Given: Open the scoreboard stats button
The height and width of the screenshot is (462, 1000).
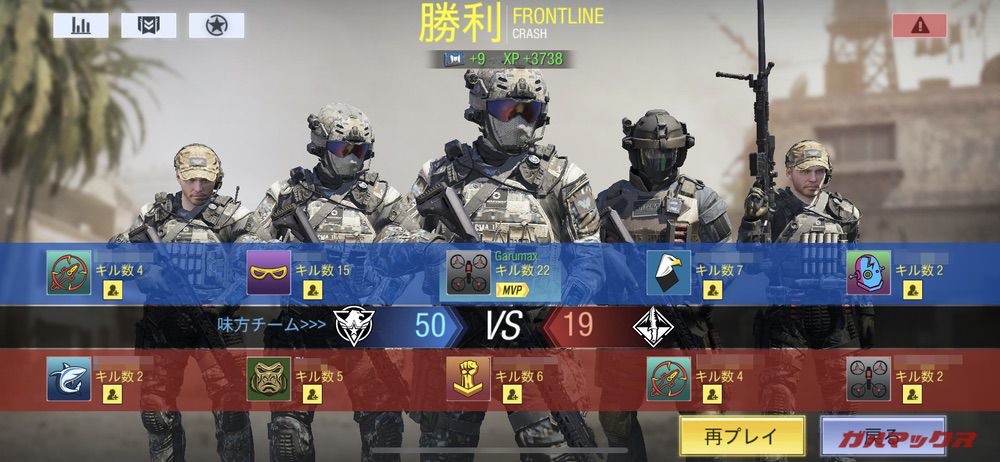Looking at the screenshot, I should (80, 25).
